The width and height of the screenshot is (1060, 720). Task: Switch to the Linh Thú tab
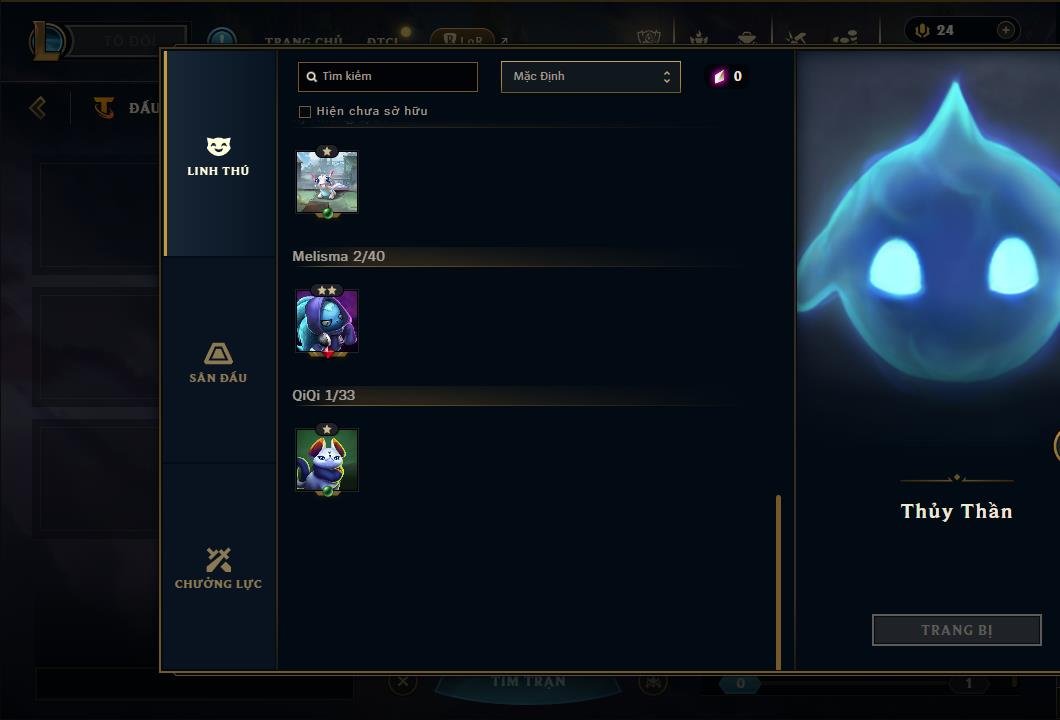tap(218, 157)
